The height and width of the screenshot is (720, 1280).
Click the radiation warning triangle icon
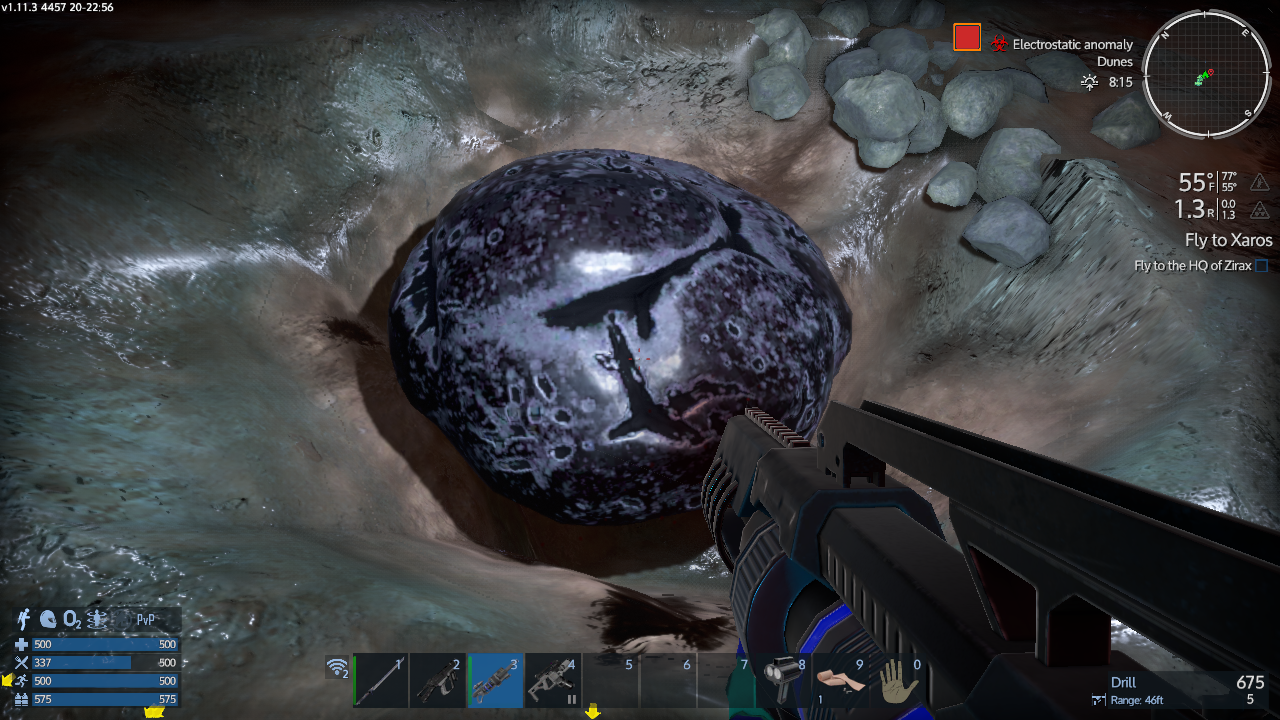(x=1260, y=210)
